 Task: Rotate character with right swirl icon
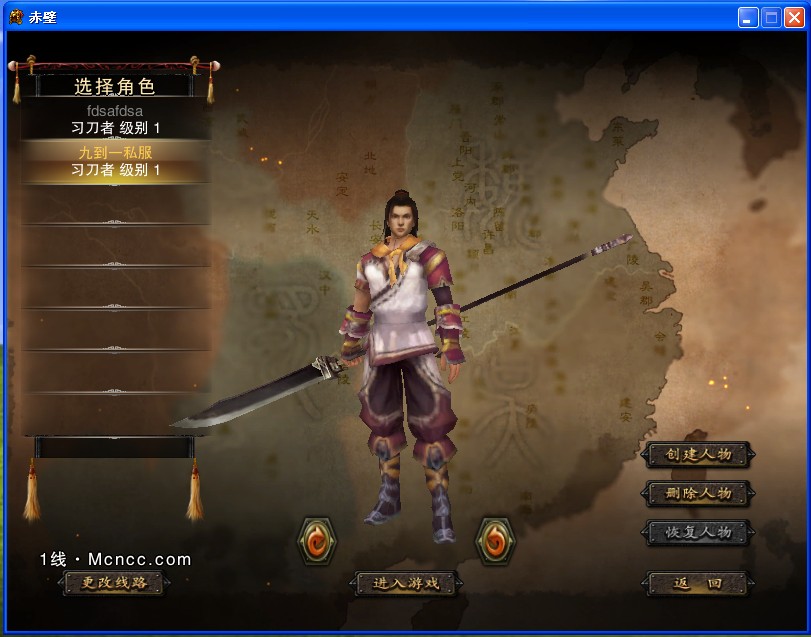coord(493,541)
